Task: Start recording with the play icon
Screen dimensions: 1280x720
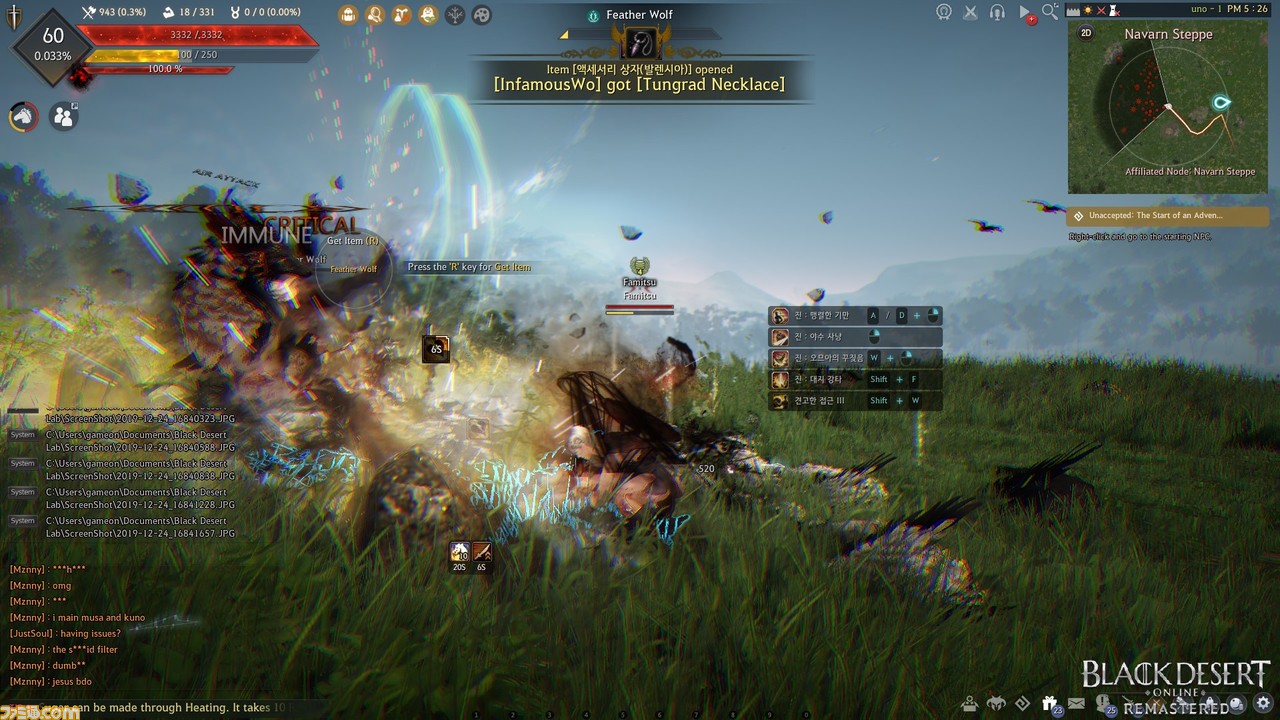Action: (x=1025, y=14)
